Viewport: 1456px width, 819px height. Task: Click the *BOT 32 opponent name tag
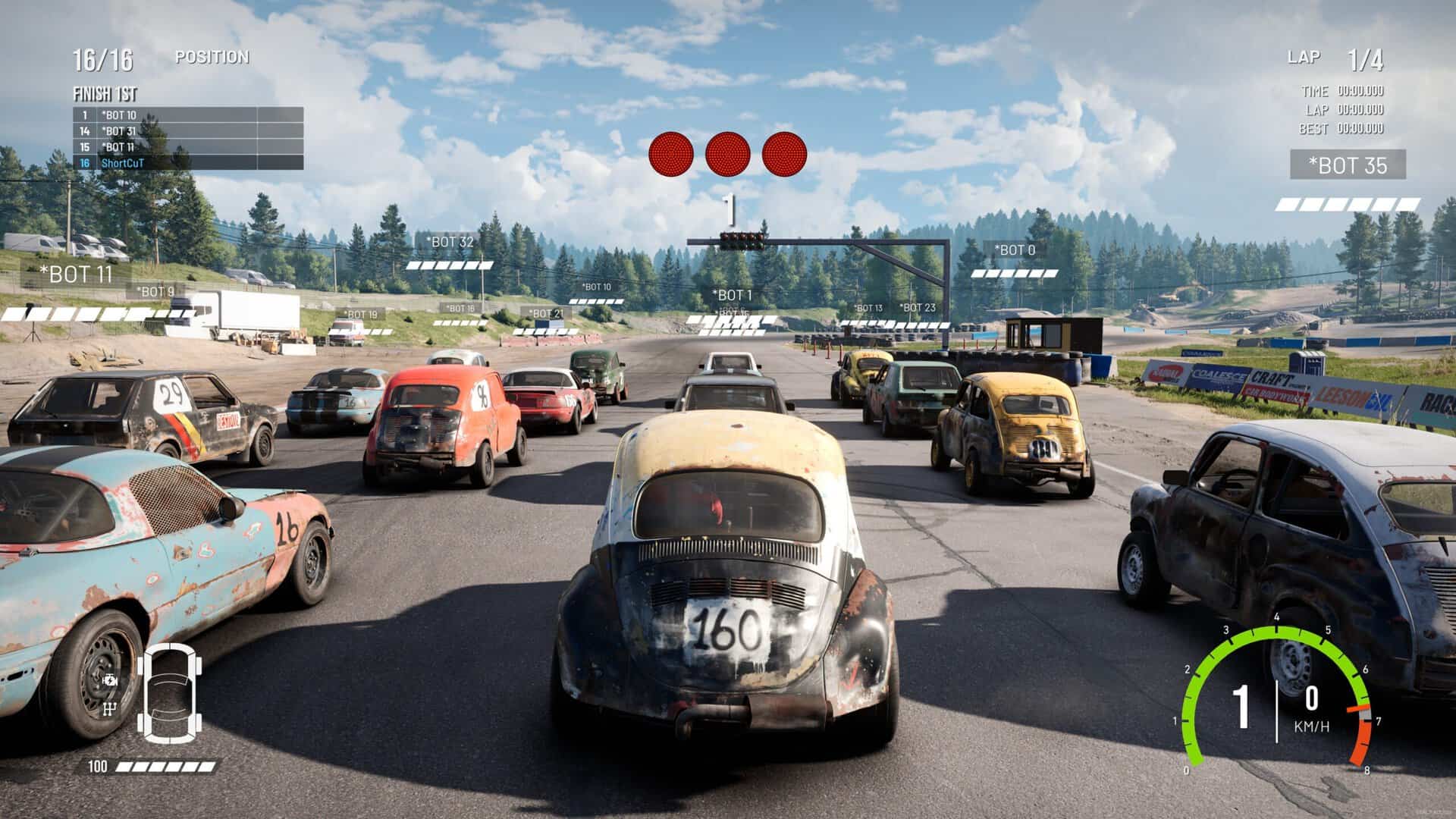pos(450,242)
